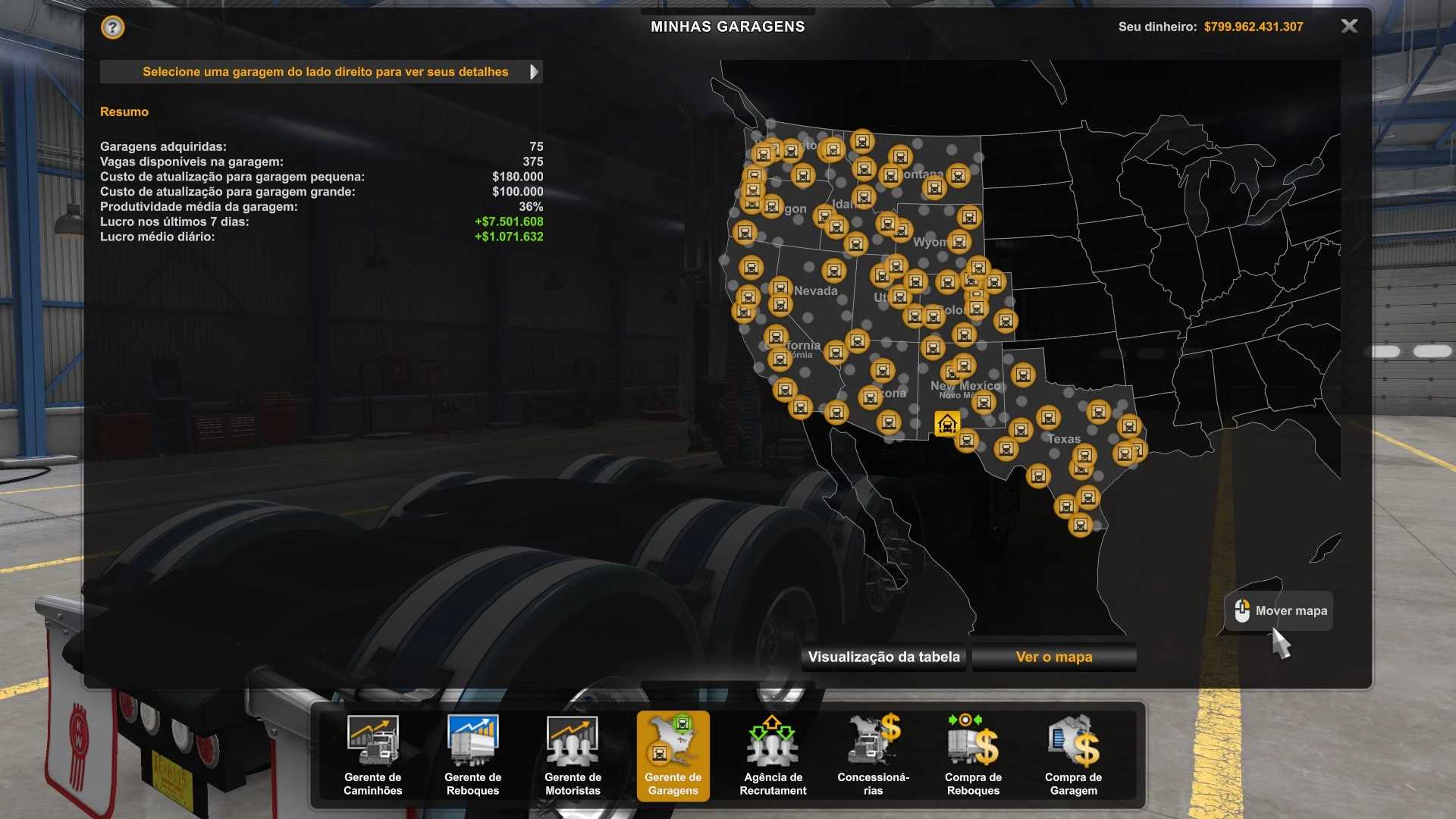Switch to Ver o mapa view
This screenshot has width=1456, height=819.
(1054, 657)
